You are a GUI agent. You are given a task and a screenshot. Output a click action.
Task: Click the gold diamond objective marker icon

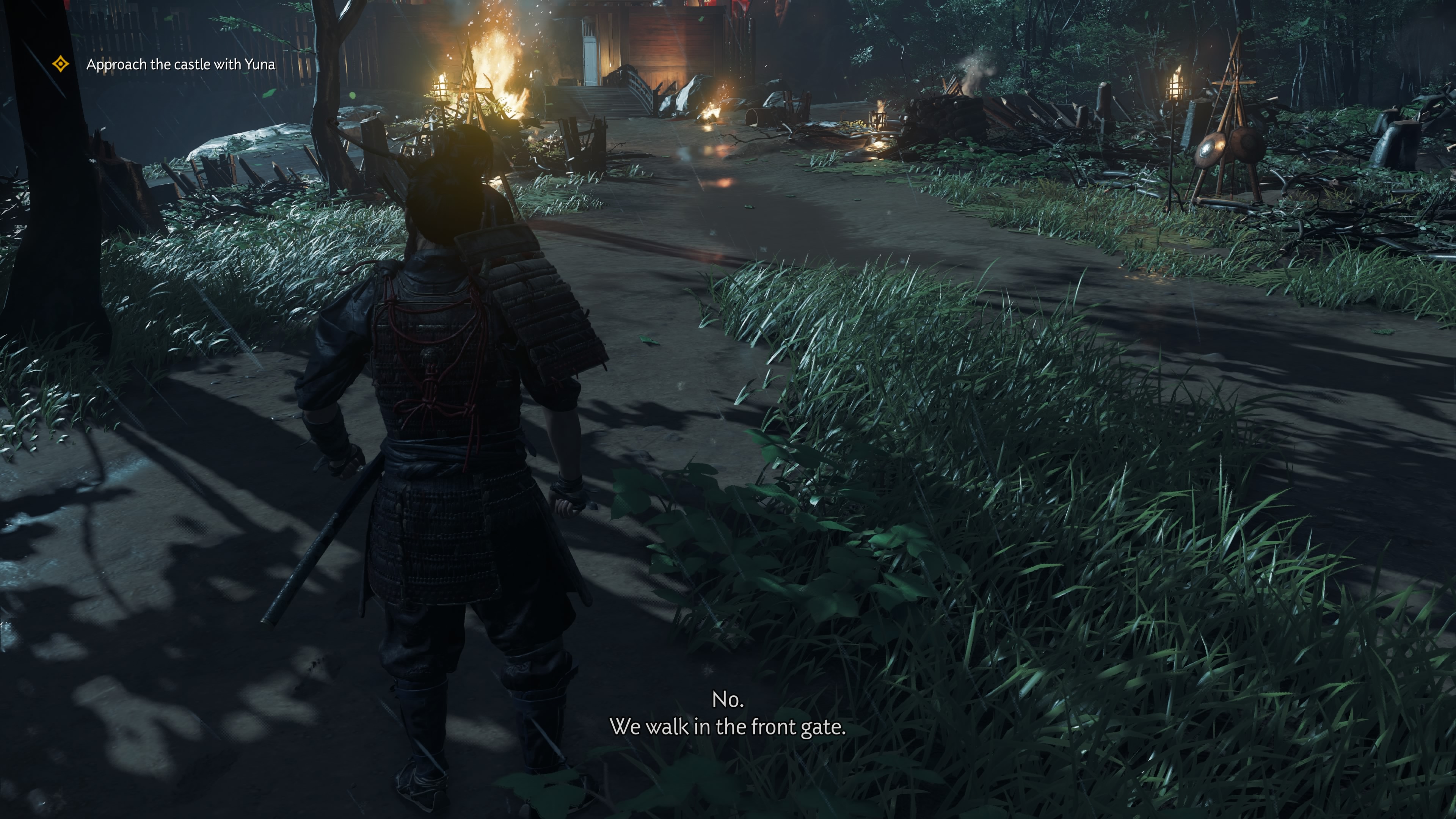tap(61, 64)
